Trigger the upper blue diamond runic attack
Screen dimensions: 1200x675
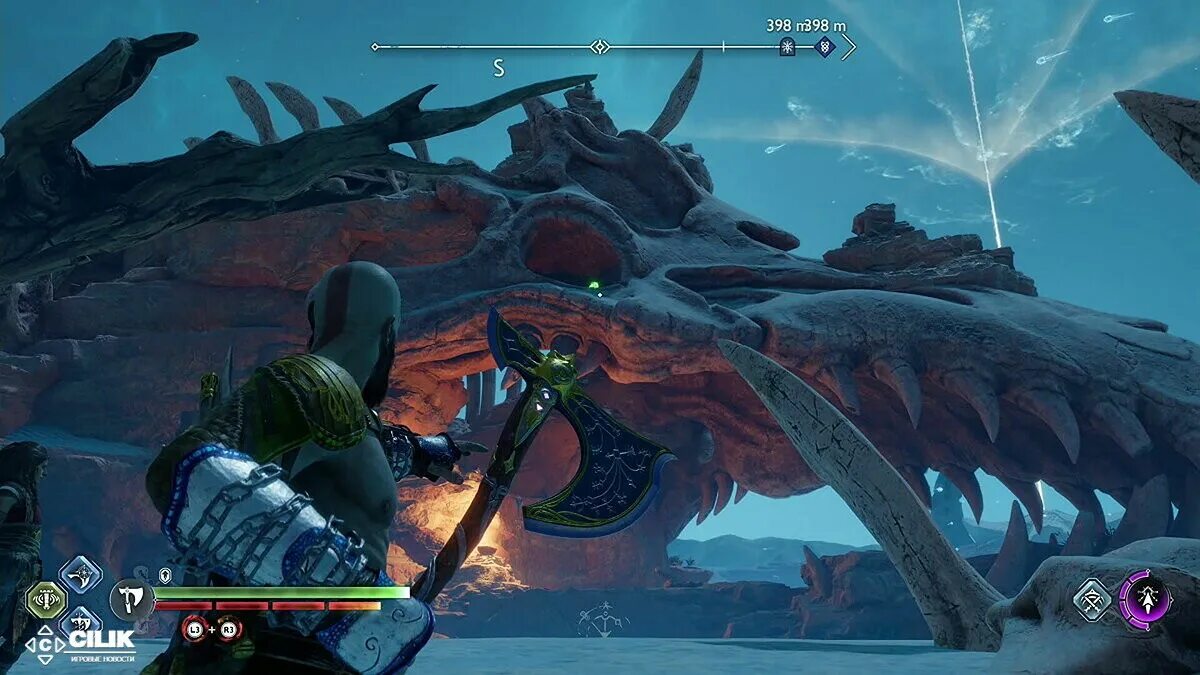[80, 574]
